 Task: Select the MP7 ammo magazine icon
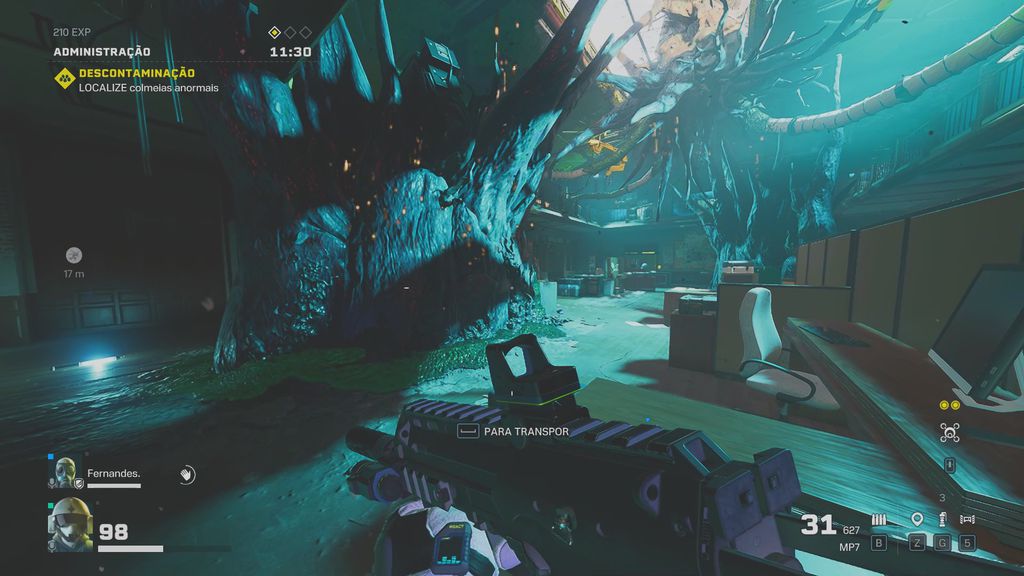click(x=879, y=520)
